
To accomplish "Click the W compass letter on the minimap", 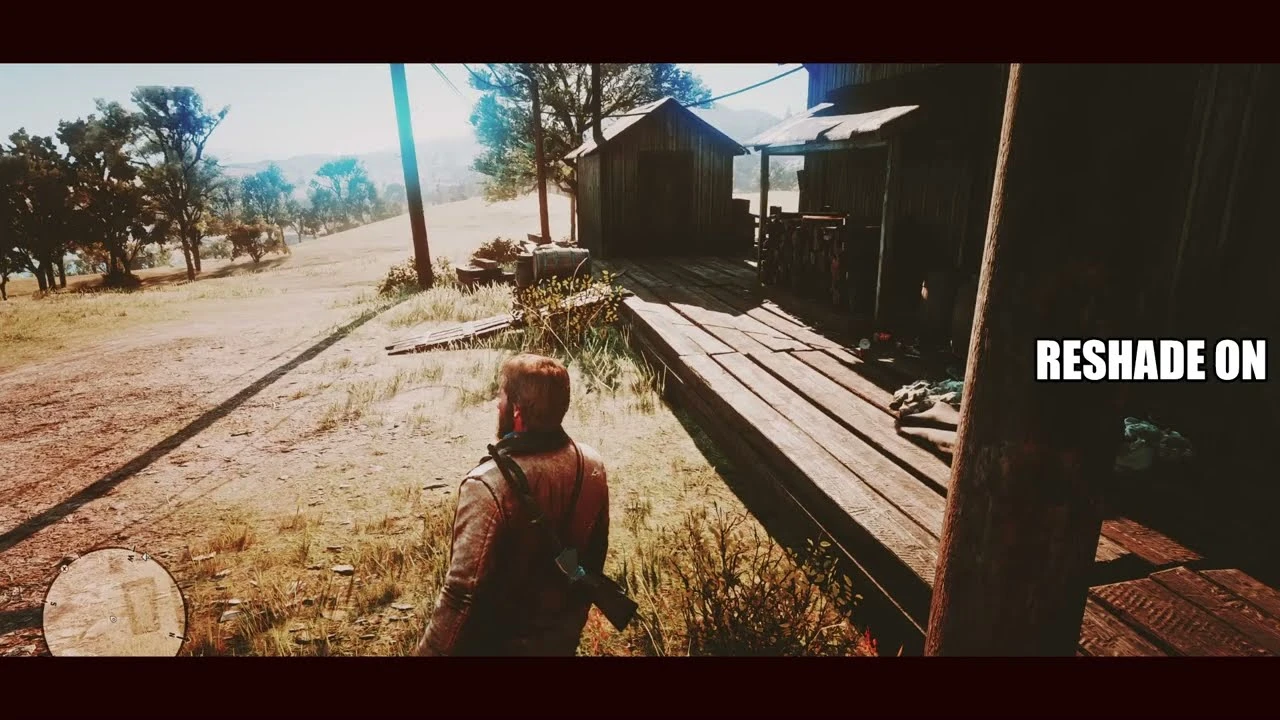I will [130, 558].
